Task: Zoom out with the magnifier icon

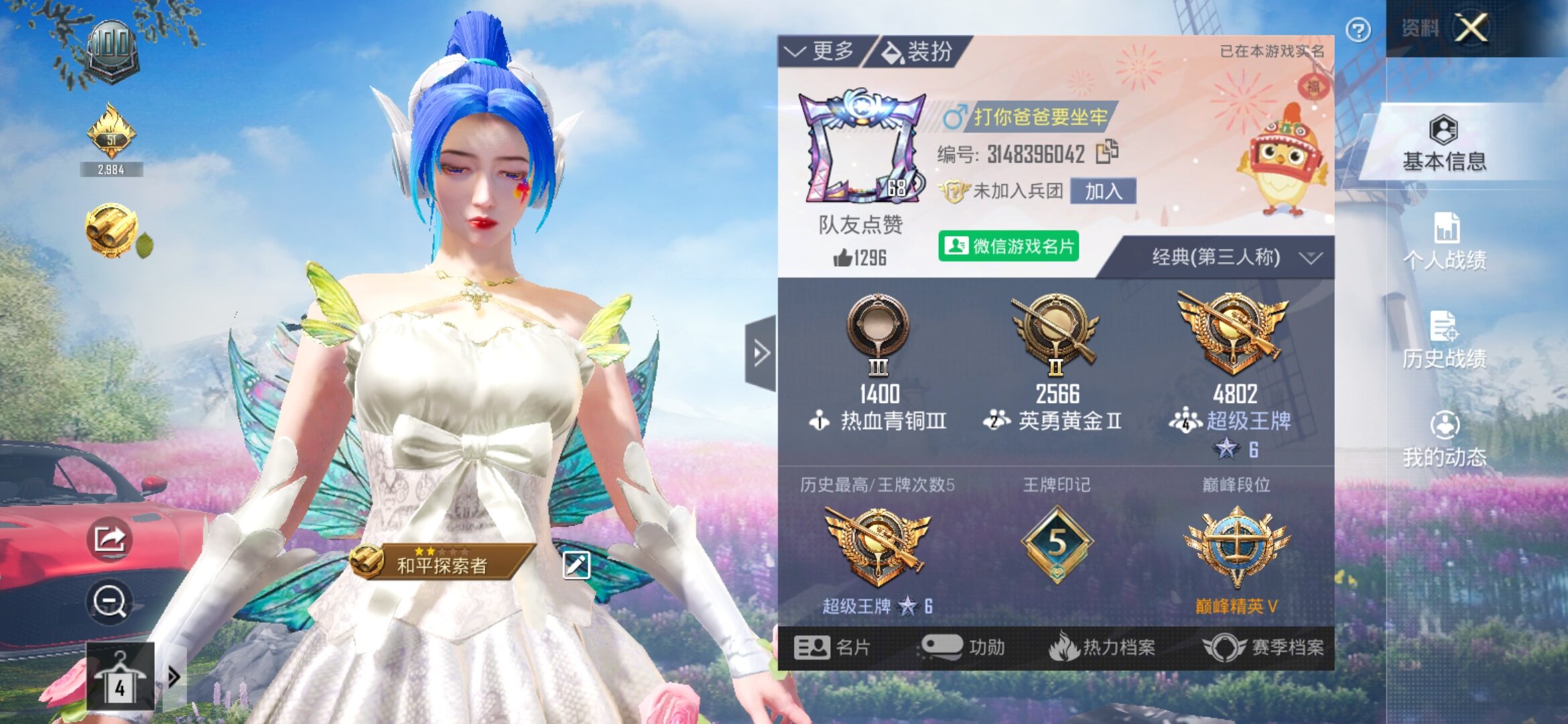Action: 109,601
